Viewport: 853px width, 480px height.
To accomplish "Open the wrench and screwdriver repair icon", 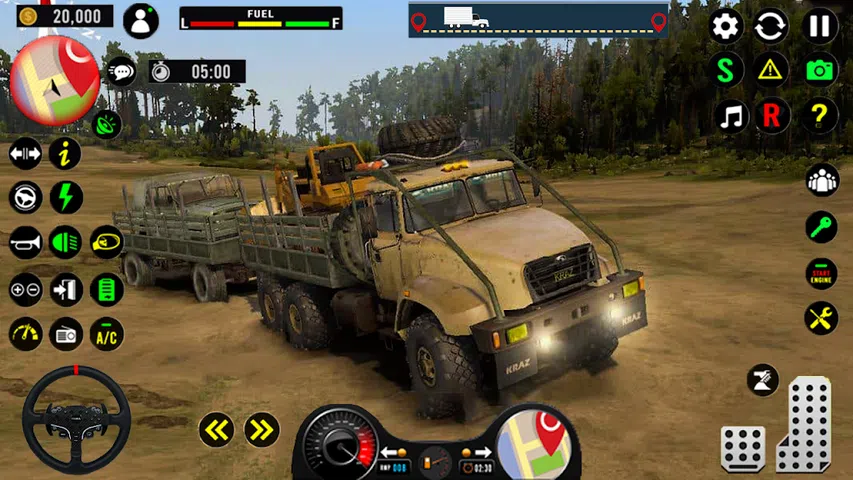I will tap(821, 319).
